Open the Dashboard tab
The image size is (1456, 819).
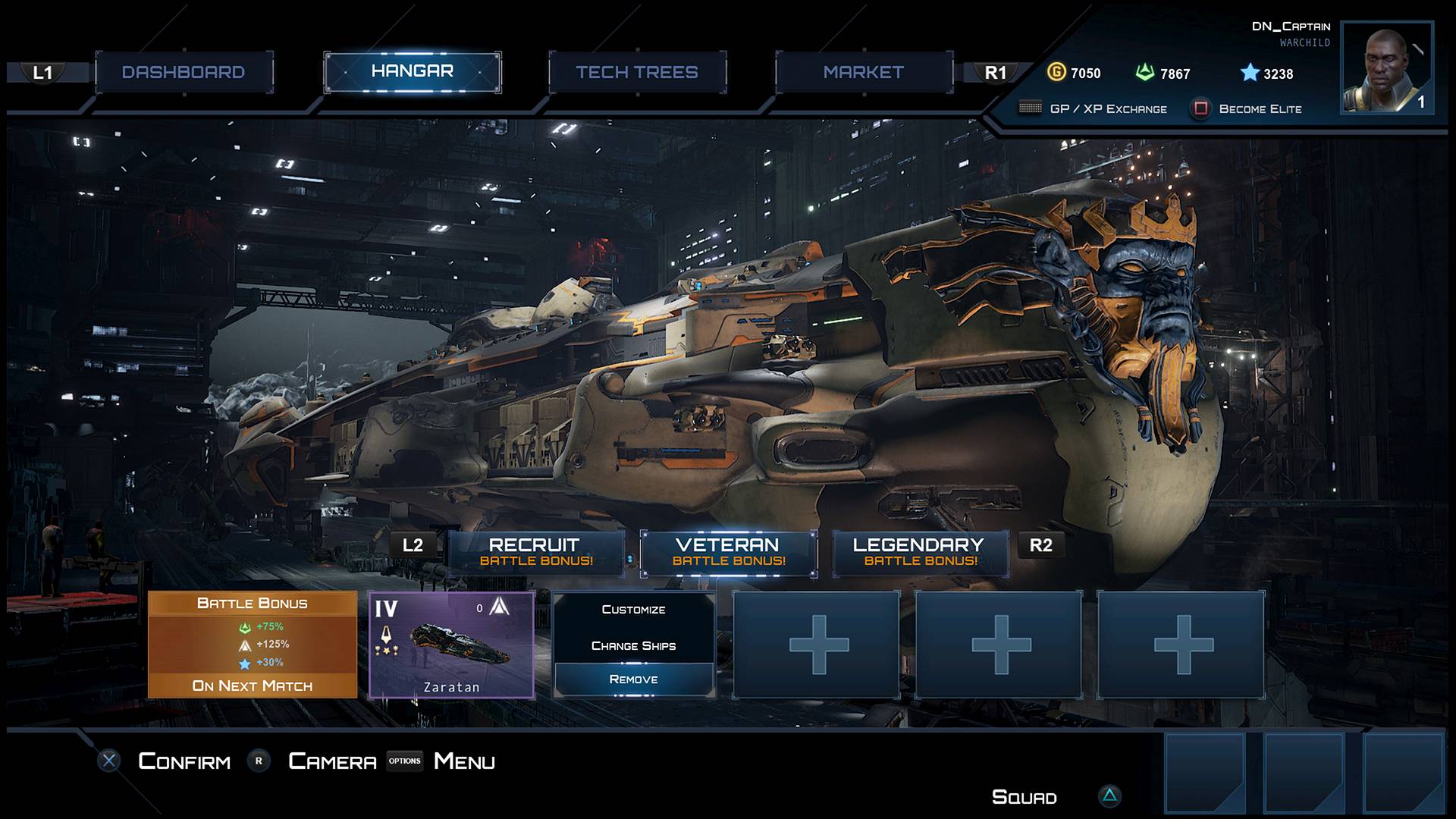184,73
